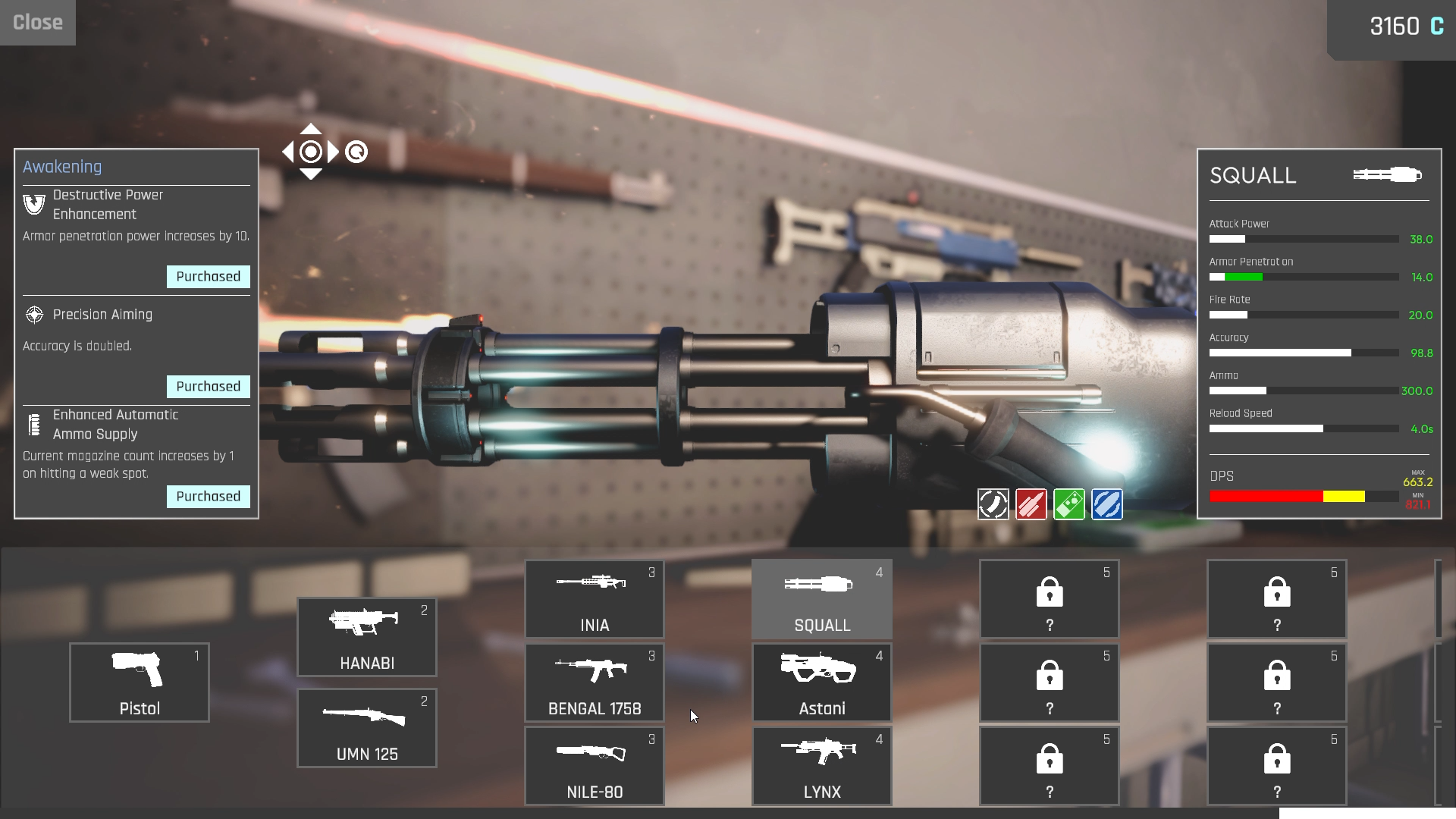1456x819 pixels.
Task: Choose the HANABI weapon
Action: 367,637
